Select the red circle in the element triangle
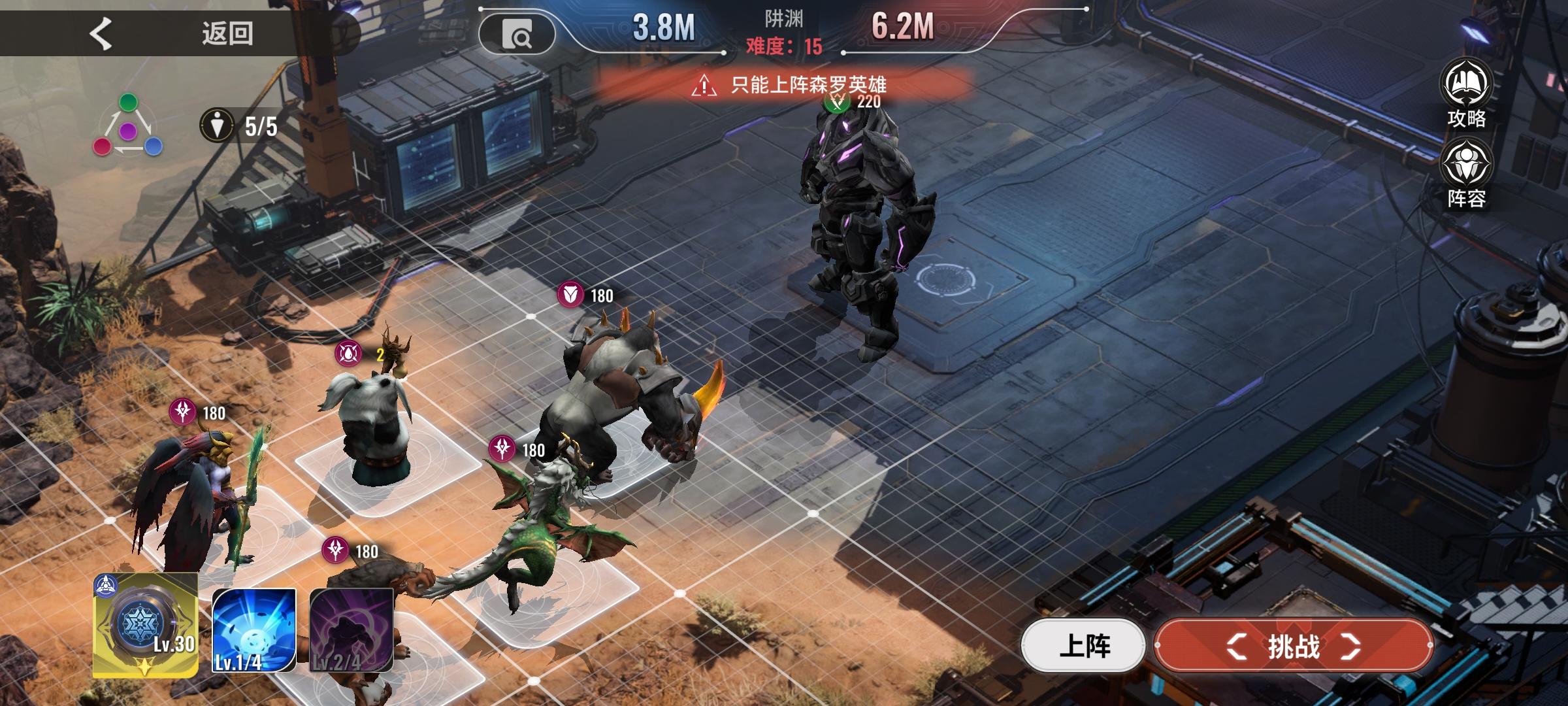This screenshot has height=706, width=1568. coord(103,147)
